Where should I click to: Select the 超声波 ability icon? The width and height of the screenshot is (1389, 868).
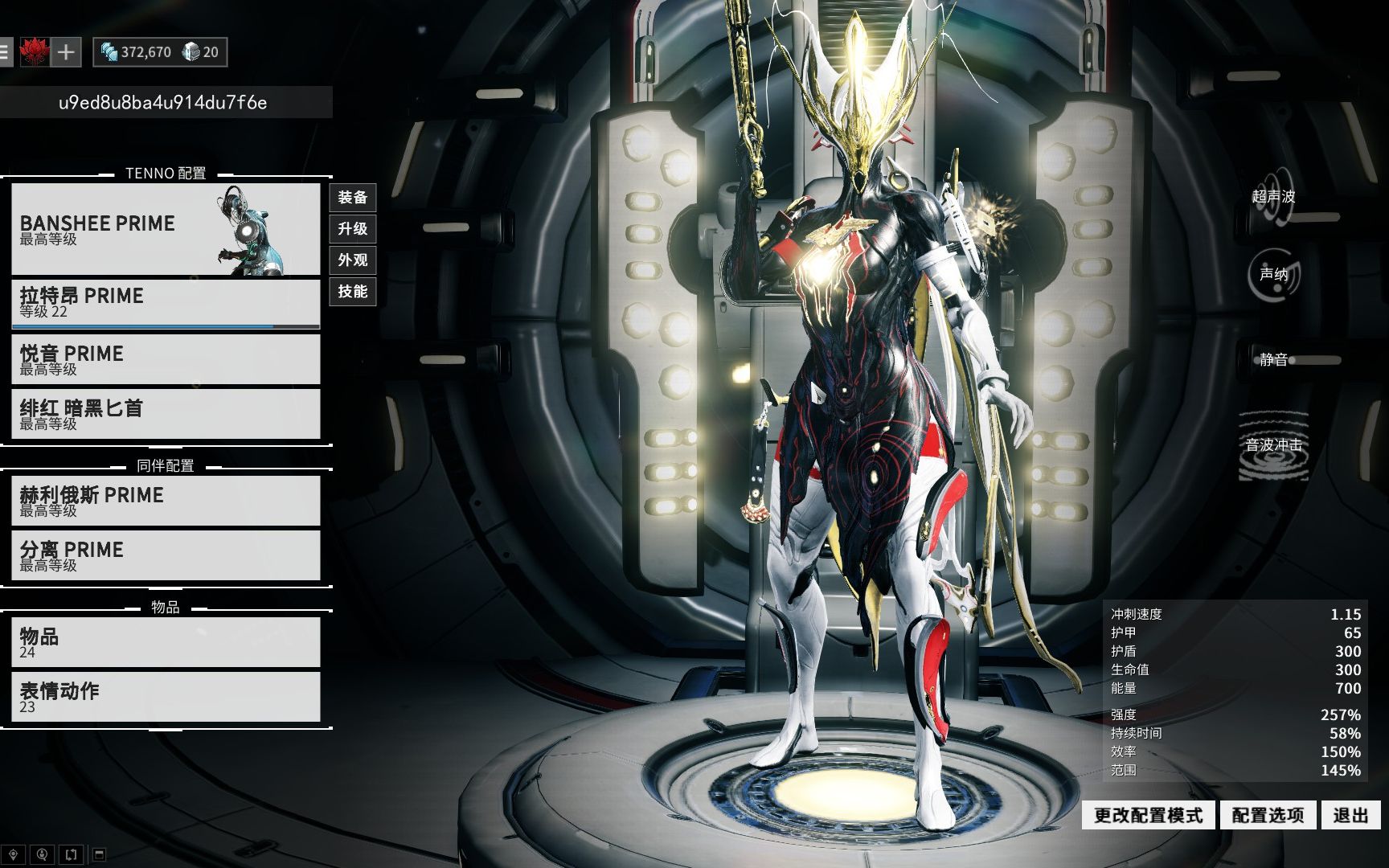point(1274,197)
